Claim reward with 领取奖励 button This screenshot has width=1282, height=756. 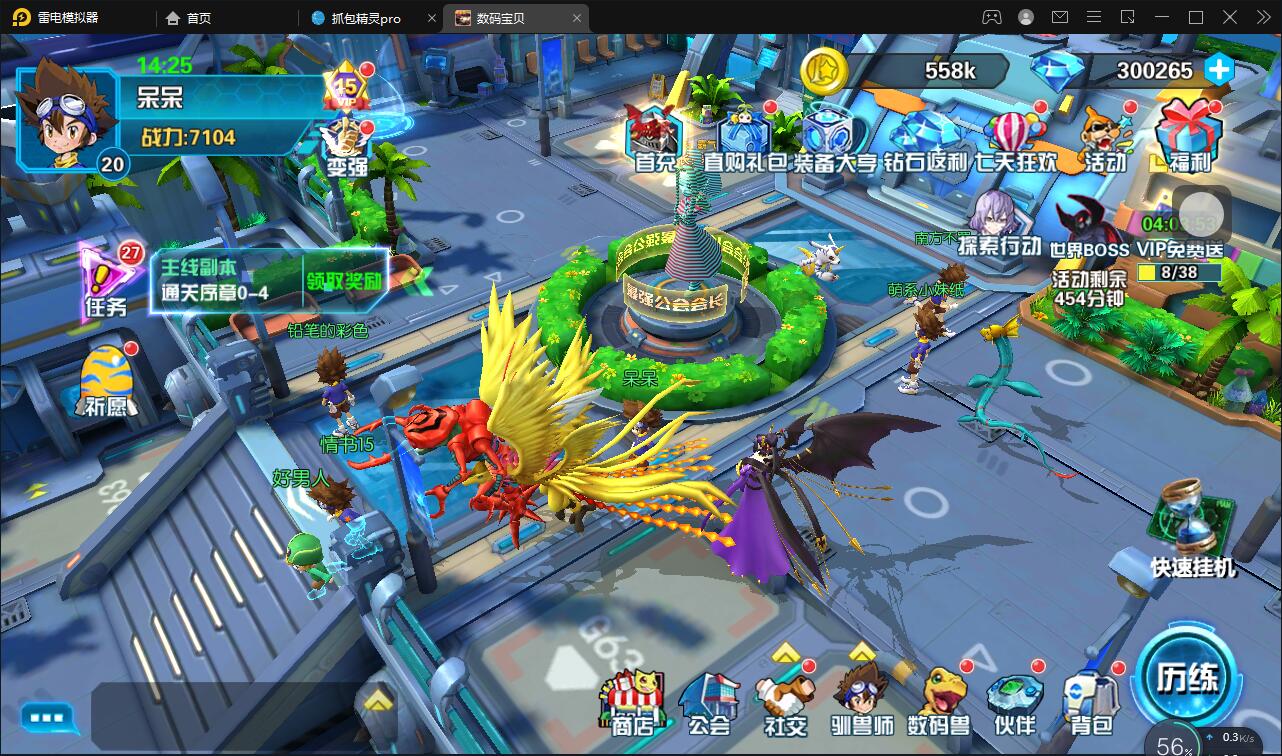pyautogui.click(x=344, y=281)
